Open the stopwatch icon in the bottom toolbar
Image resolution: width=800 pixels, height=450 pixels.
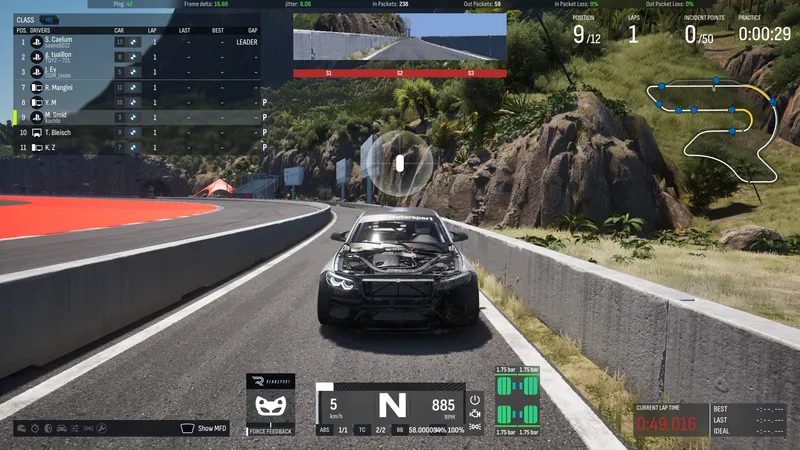click(35, 428)
